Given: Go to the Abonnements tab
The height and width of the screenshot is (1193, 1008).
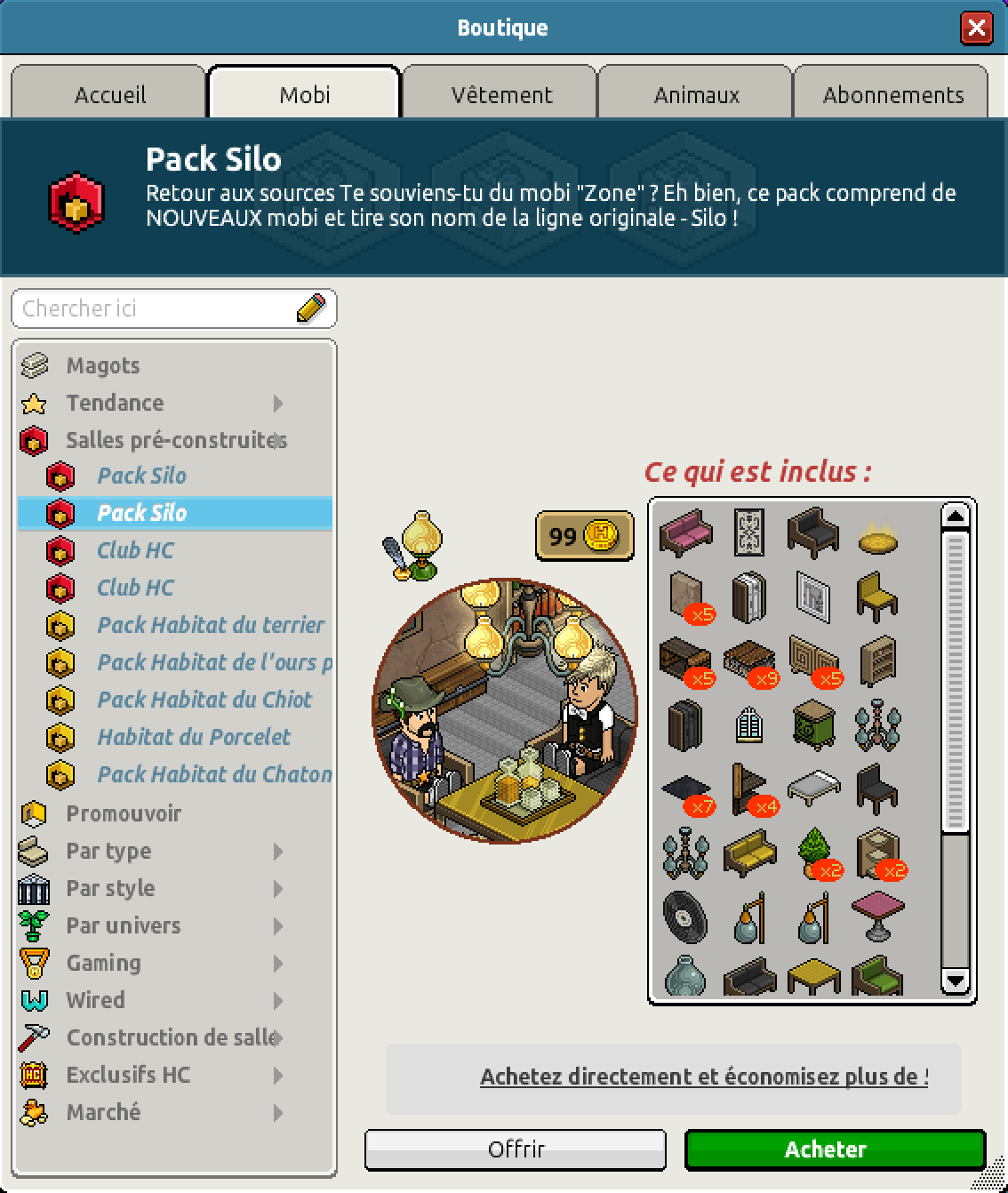Looking at the screenshot, I should click(x=892, y=94).
